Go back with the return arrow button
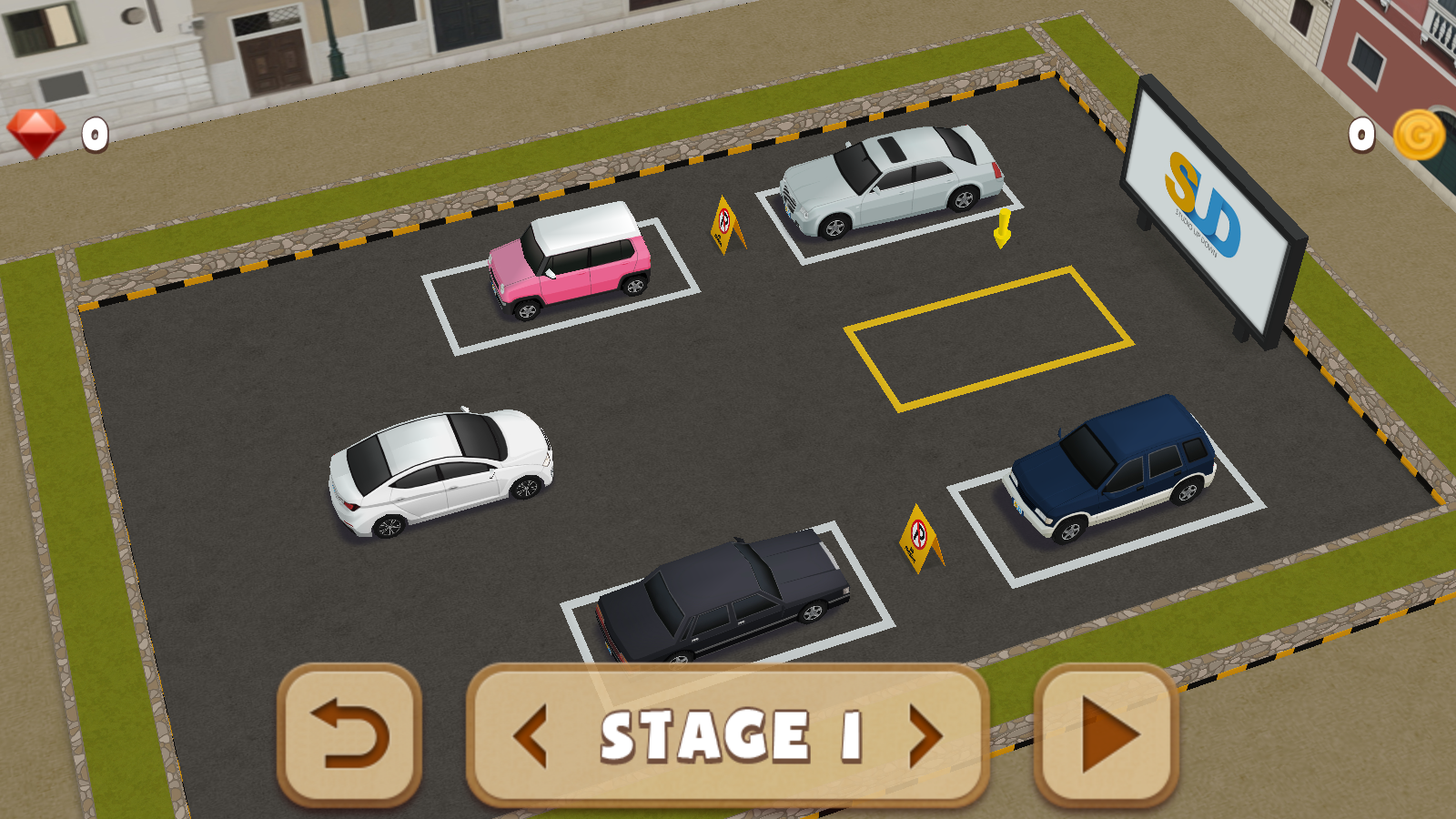1456x819 pixels. (349, 734)
